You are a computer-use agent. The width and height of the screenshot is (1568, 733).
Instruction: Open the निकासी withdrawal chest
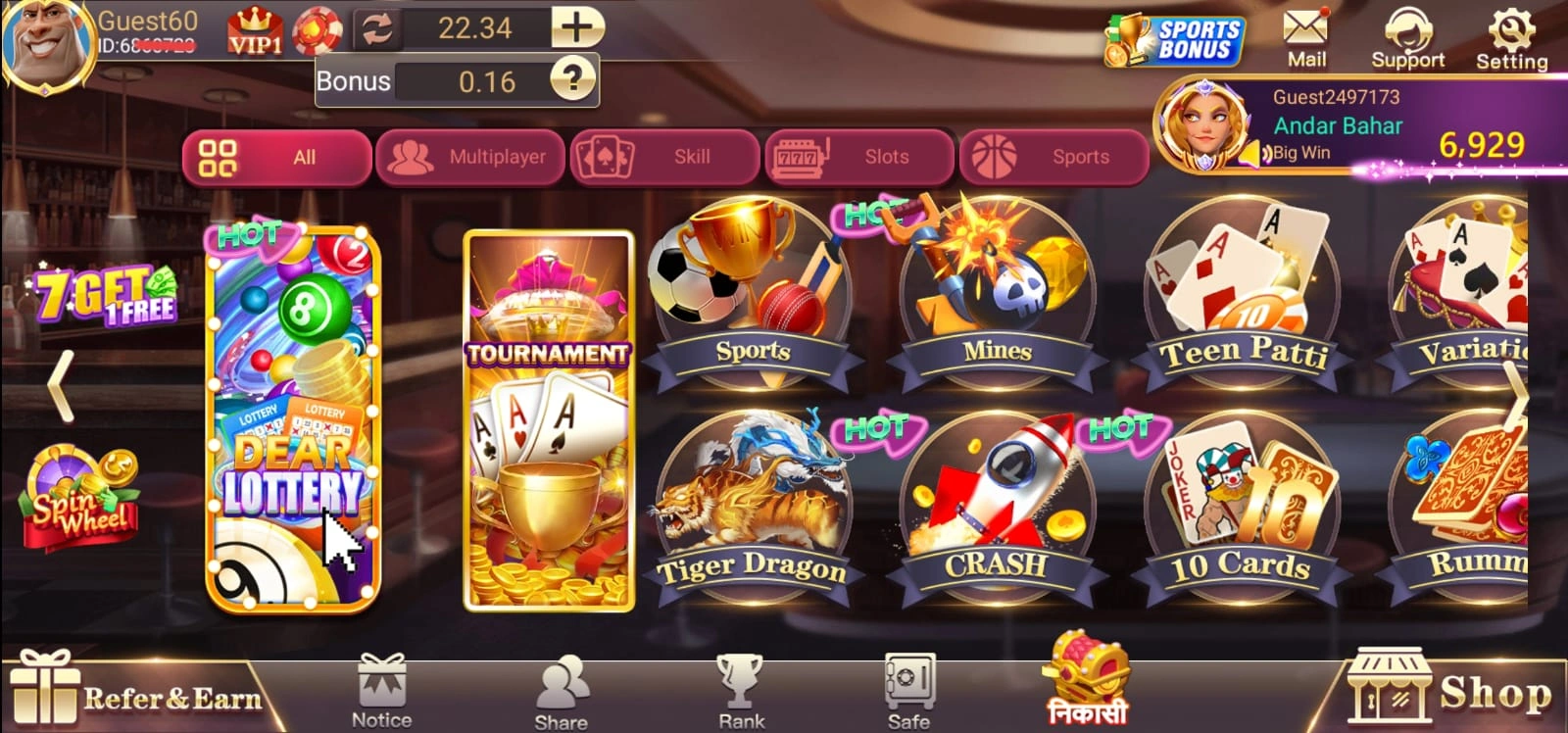tap(1082, 686)
